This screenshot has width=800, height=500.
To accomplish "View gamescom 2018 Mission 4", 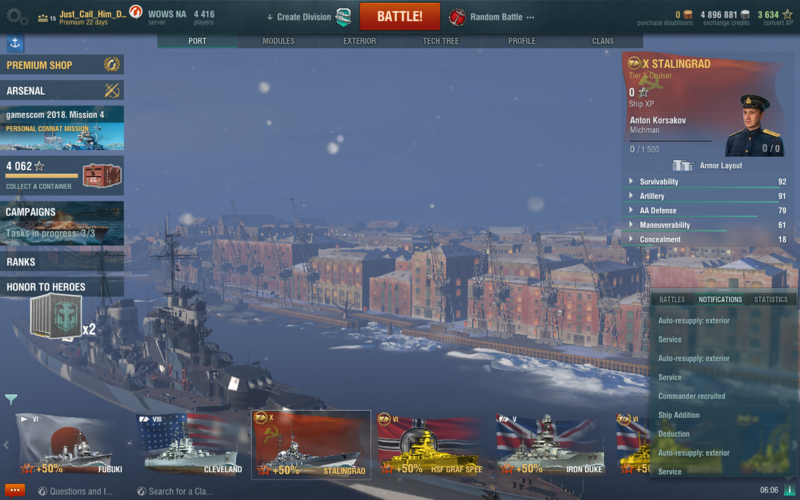I will pyautogui.click(x=62, y=128).
